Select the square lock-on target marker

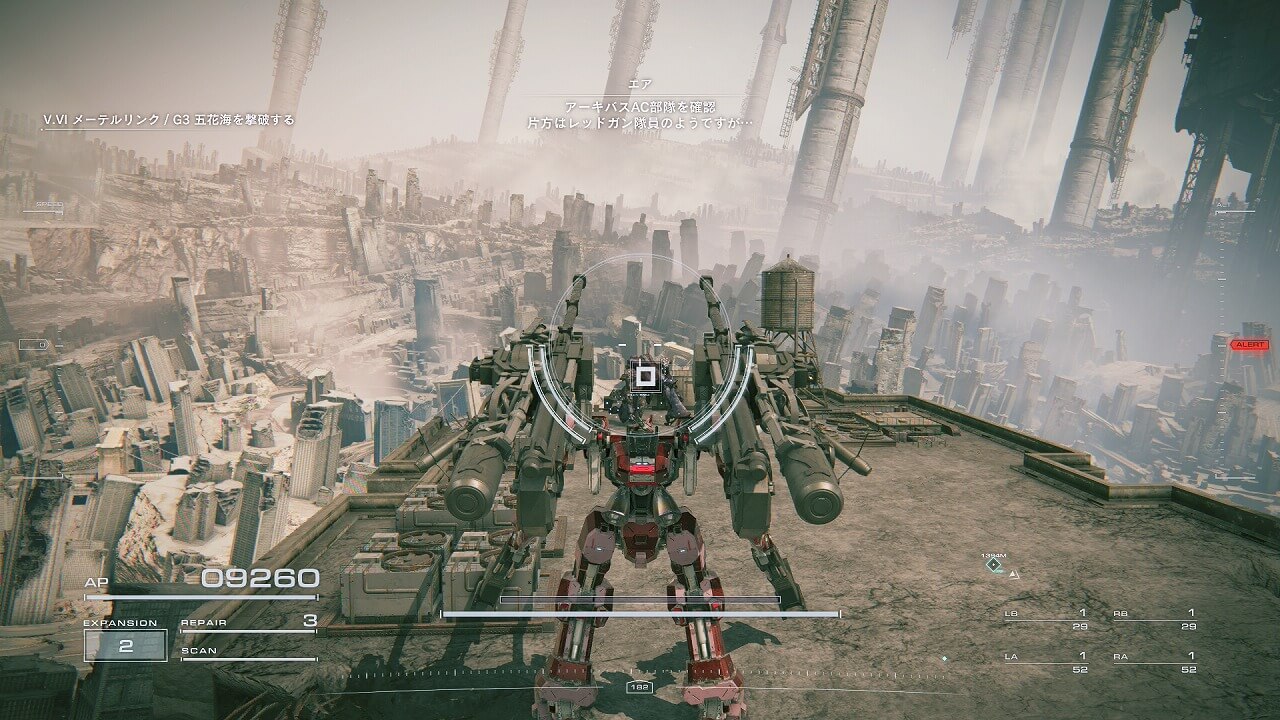[645, 376]
